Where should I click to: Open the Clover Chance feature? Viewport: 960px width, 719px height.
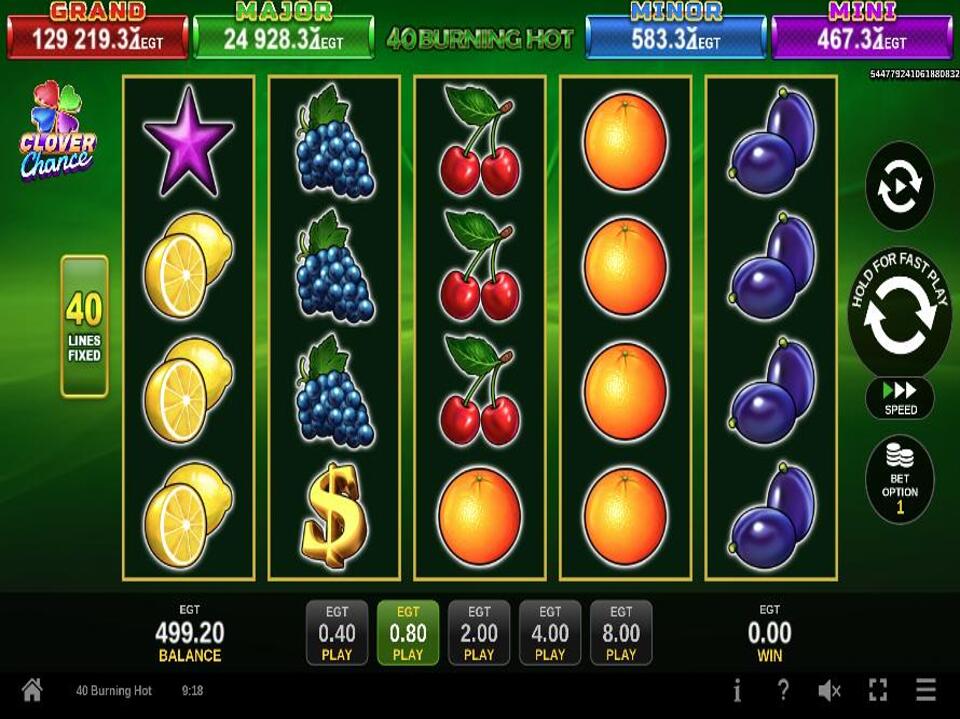click(57, 133)
